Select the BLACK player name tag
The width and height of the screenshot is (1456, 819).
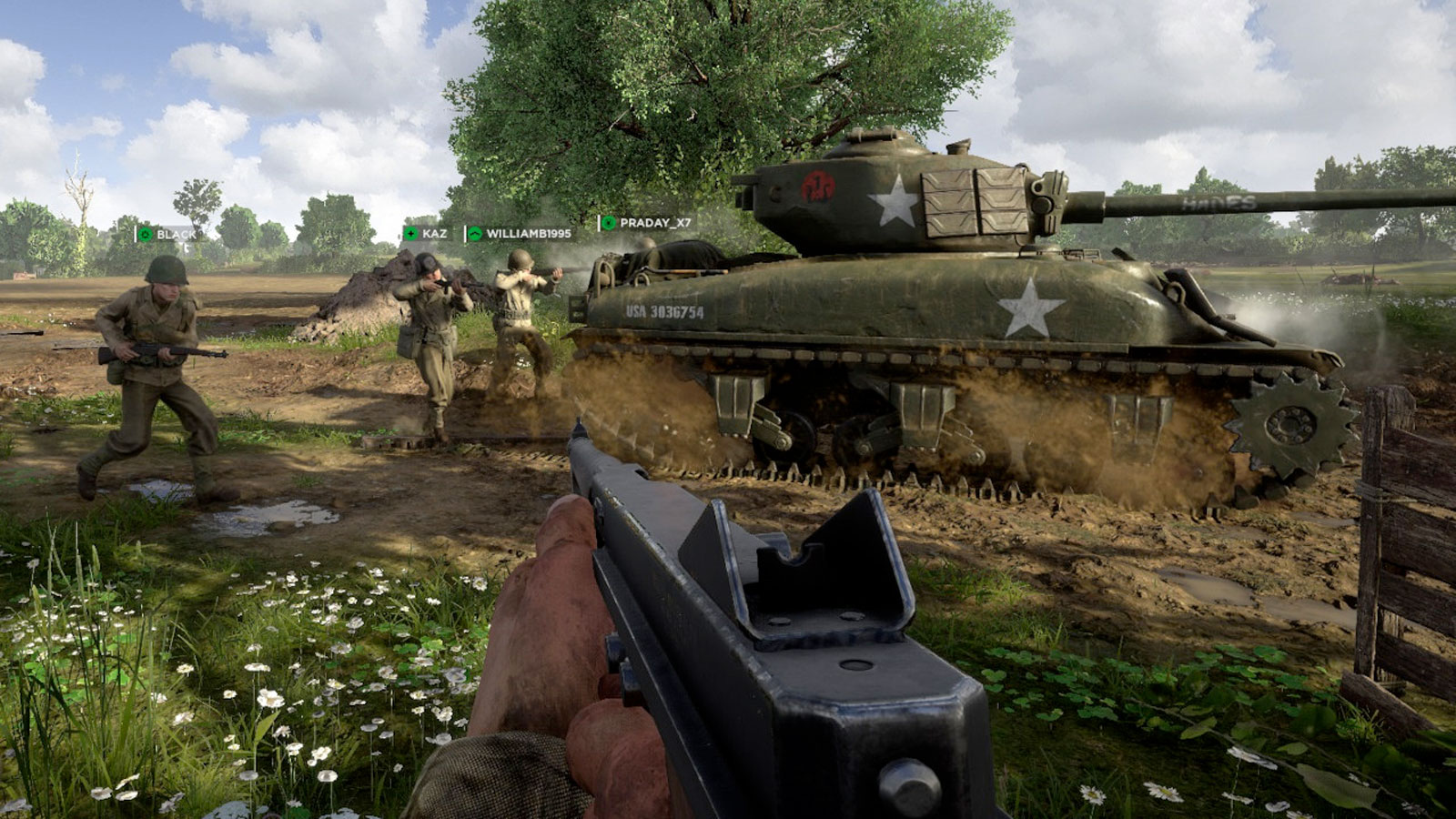click(x=167, y=235)
